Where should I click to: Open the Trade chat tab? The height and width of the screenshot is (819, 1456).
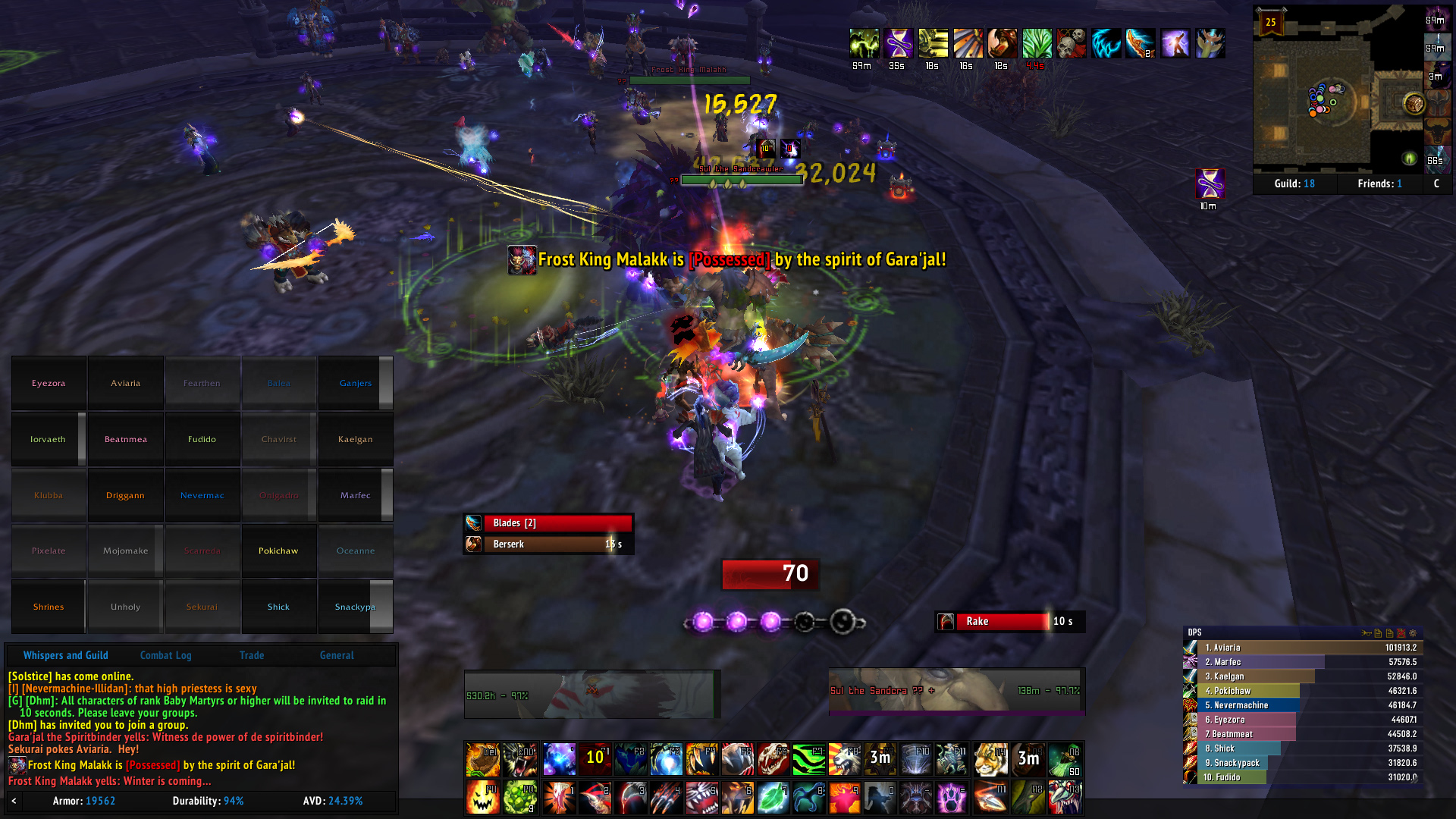(x=252, y=655)
